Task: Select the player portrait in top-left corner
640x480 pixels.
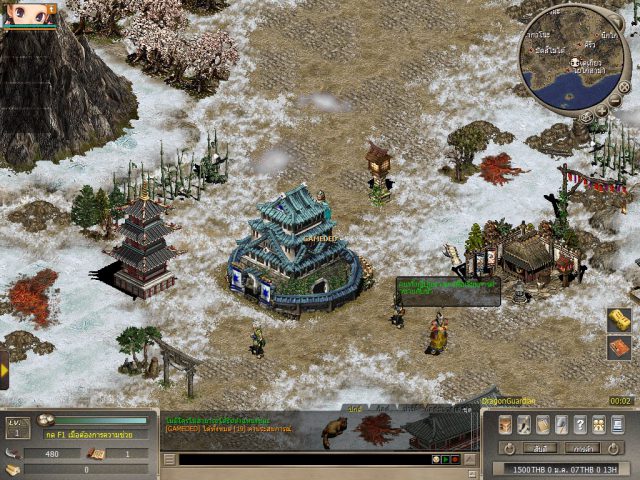Action: click(x=28, y=13)
